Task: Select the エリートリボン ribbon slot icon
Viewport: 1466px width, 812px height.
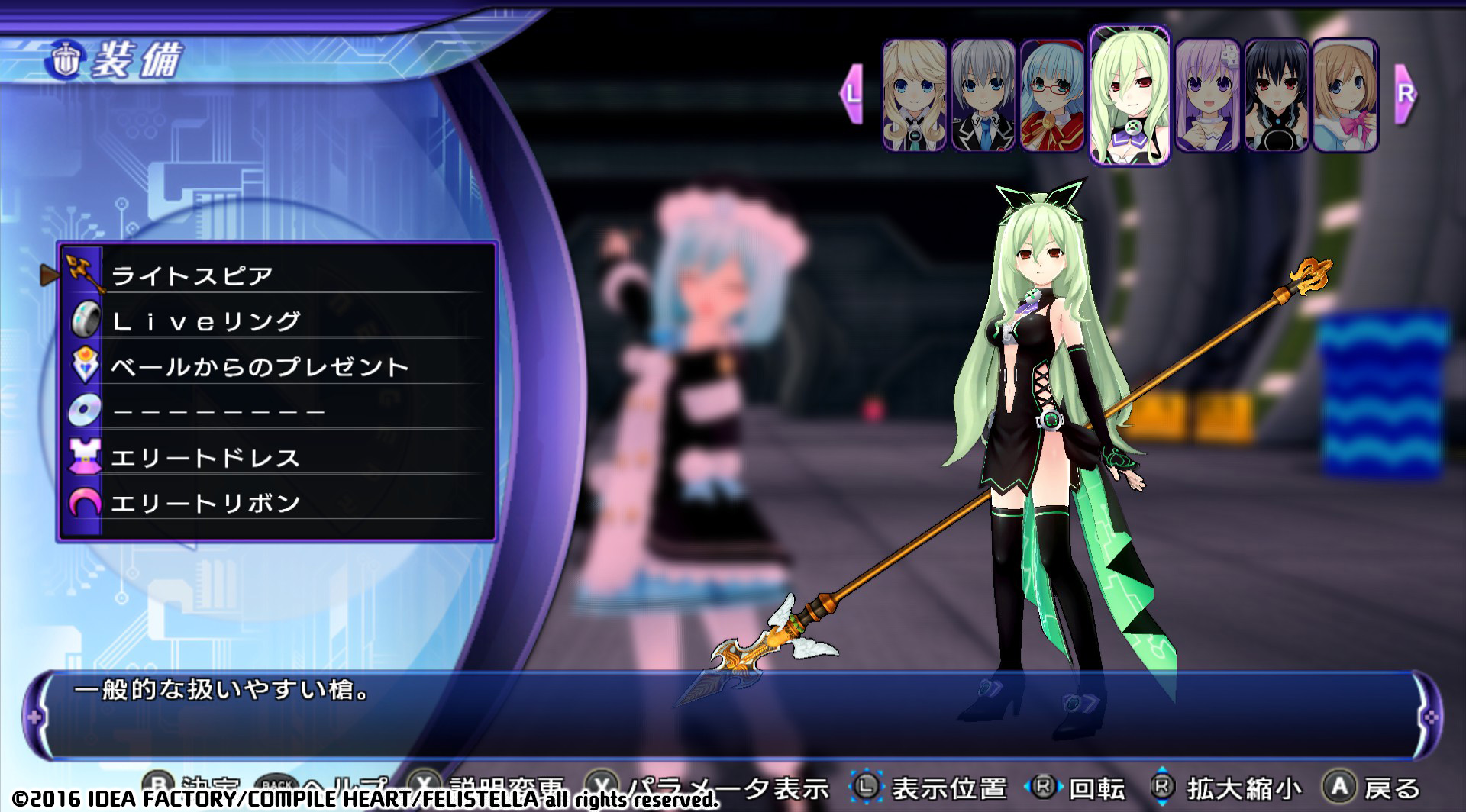Action: [84, 501]
